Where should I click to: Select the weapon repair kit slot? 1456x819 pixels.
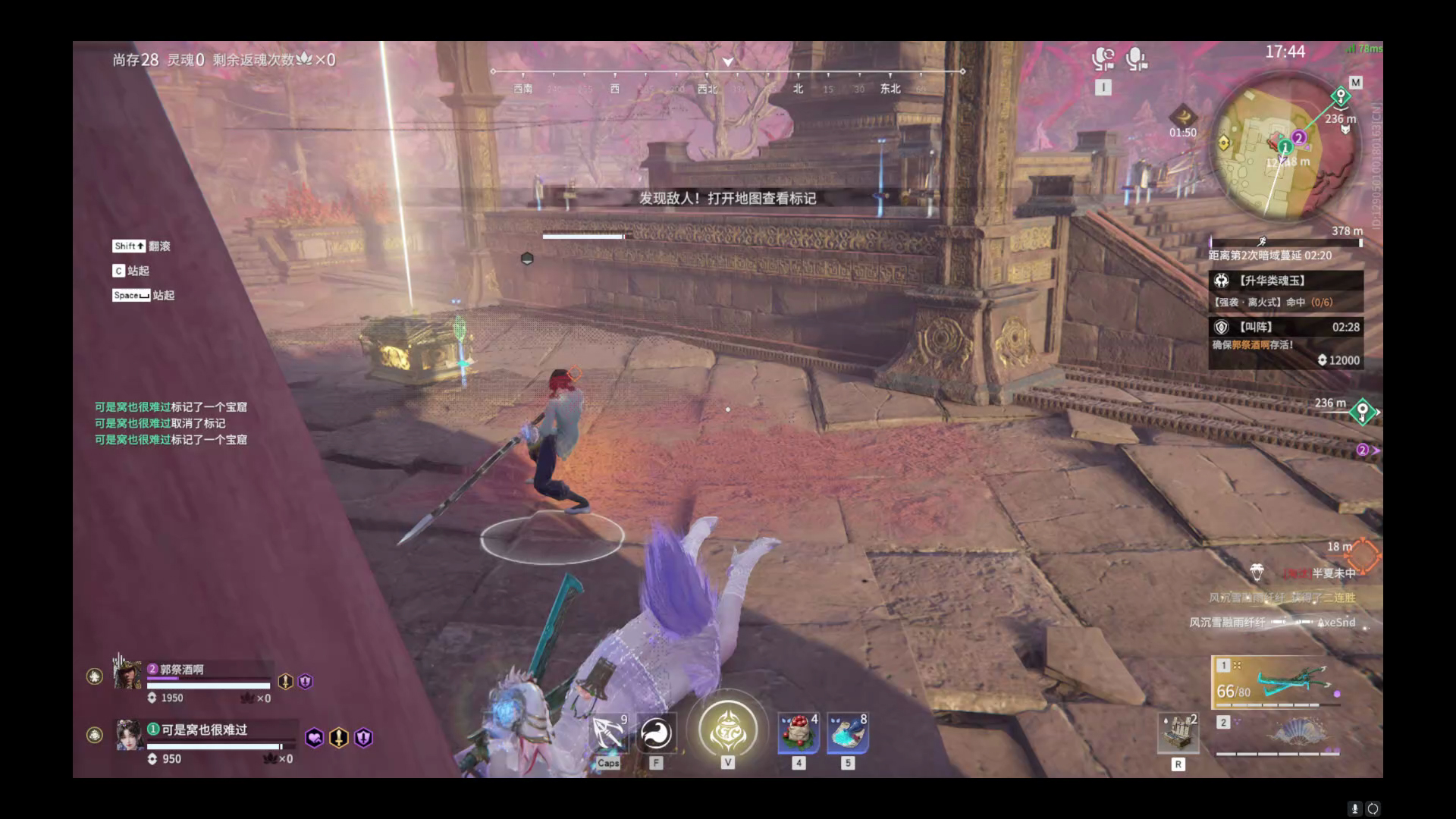pos(1178,733)
